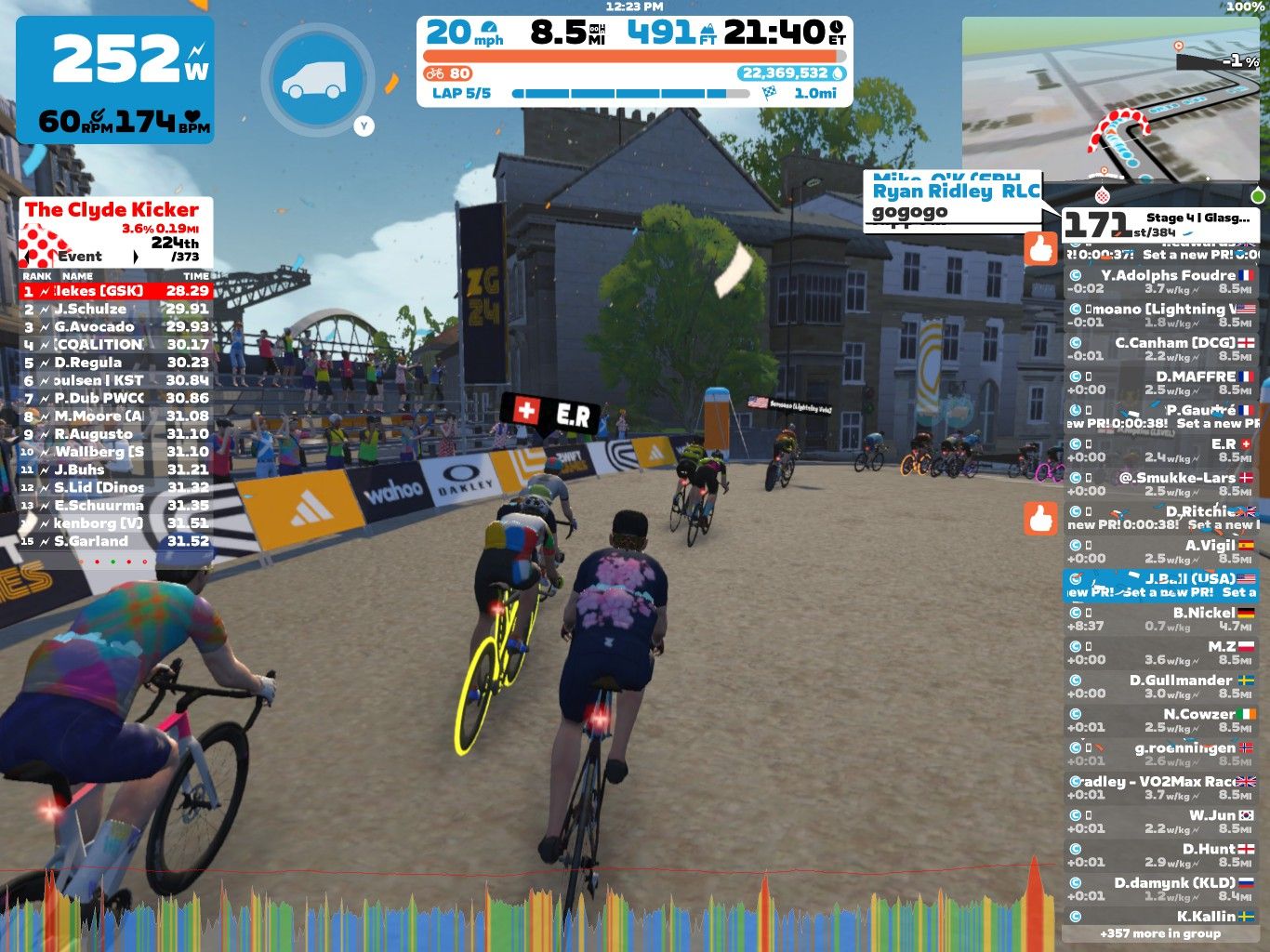This screenshot has height=952, width=1270.
Task: Click the blue LAP 5/5 progress bar
Action: 623,92
